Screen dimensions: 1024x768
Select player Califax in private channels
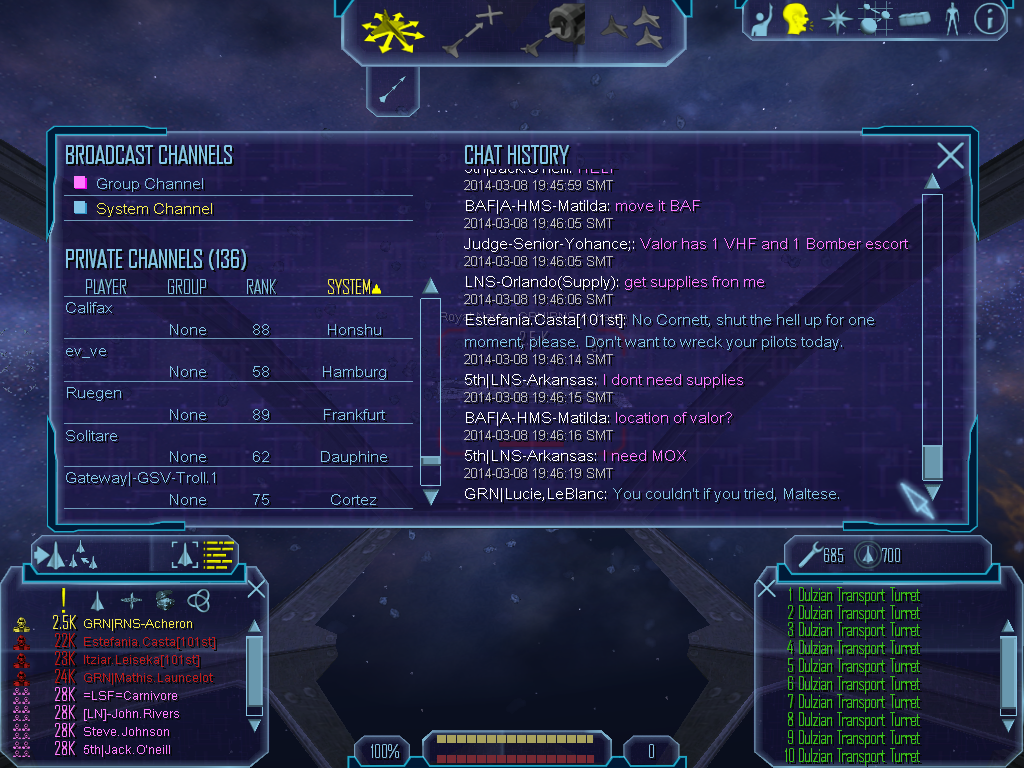[90, 309]
